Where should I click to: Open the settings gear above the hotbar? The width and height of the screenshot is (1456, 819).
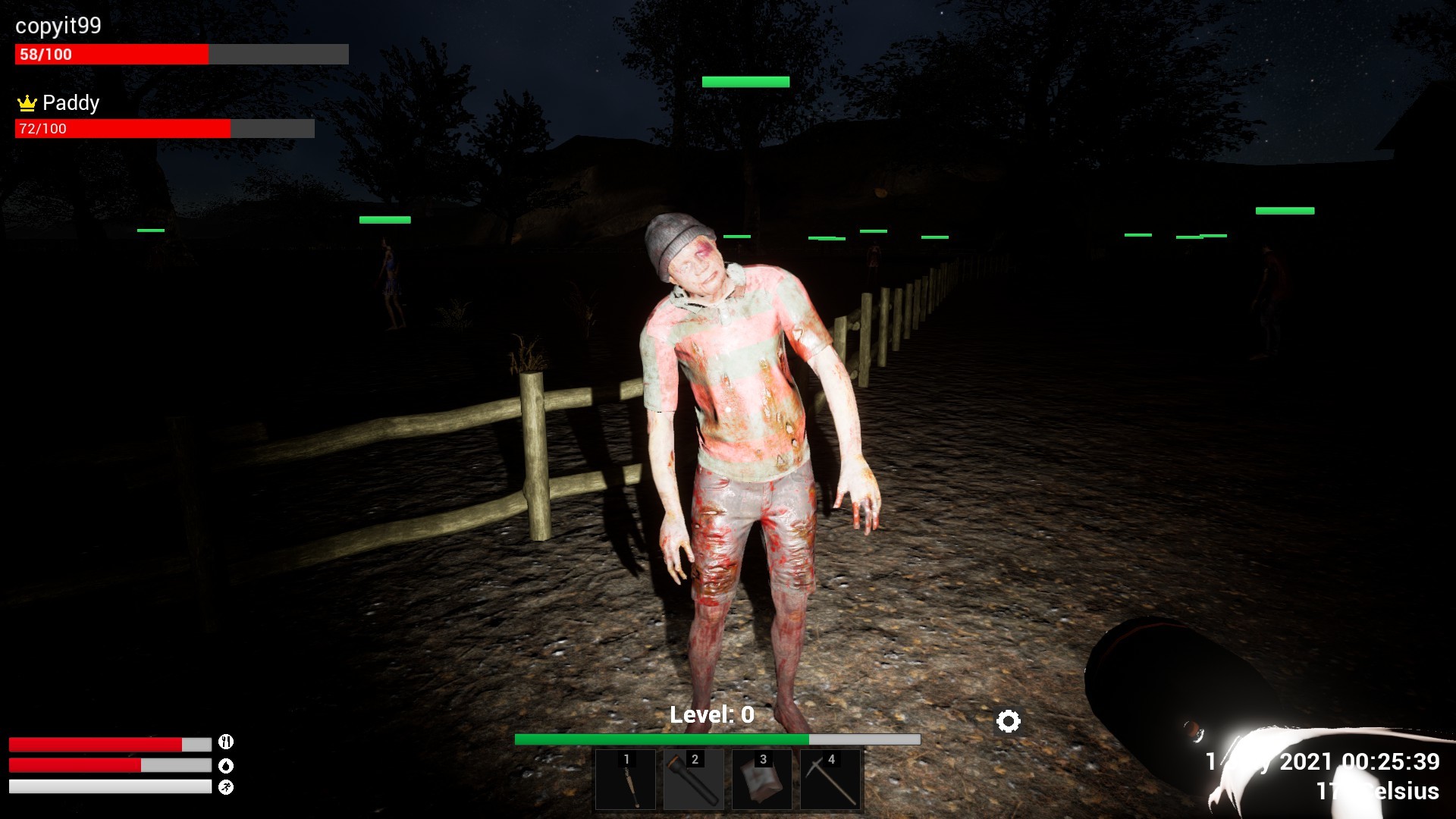pyautogui.click(x=1008, y=721)
